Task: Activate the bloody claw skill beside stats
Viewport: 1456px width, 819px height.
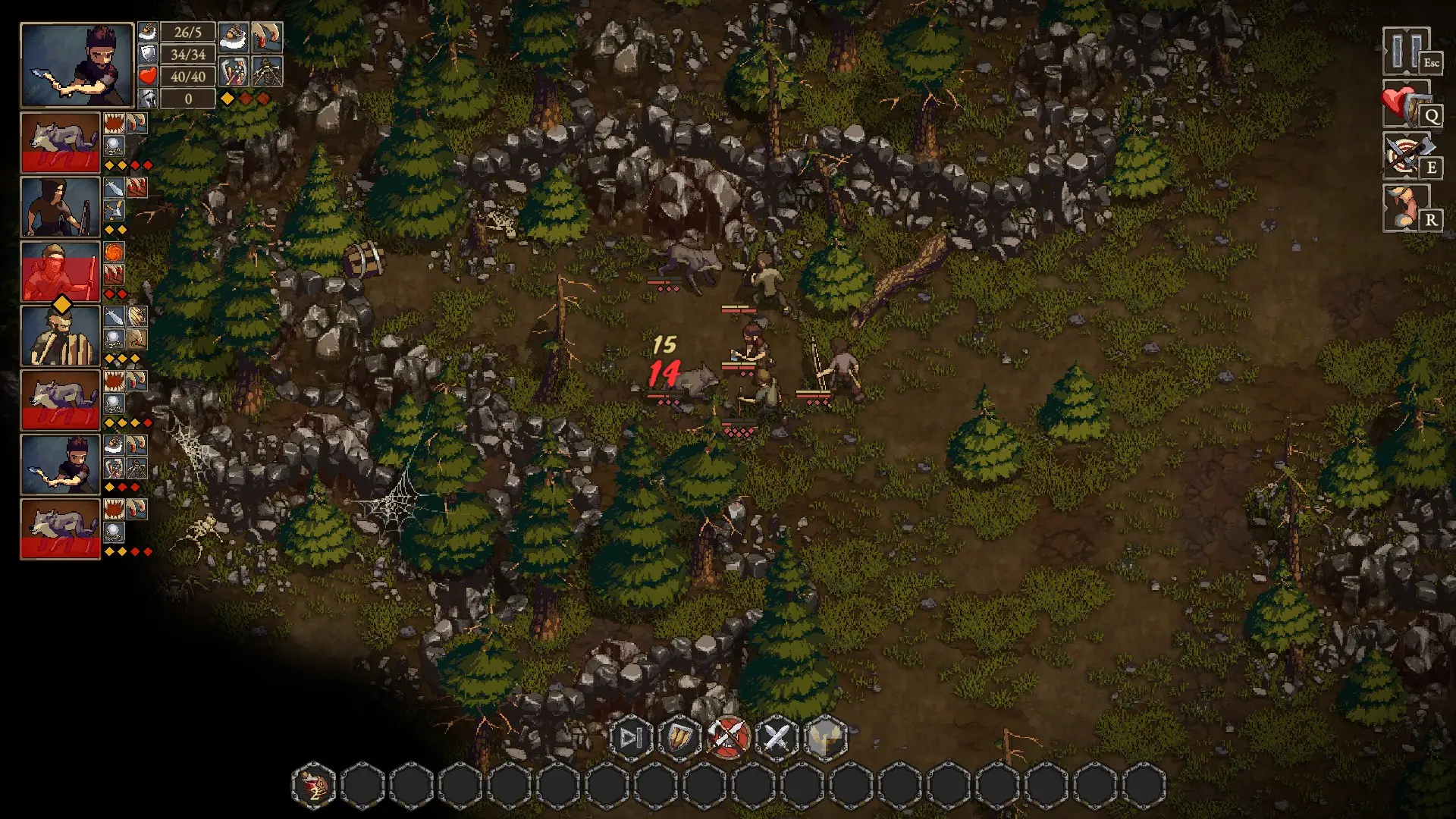Action: pos(267,36)
